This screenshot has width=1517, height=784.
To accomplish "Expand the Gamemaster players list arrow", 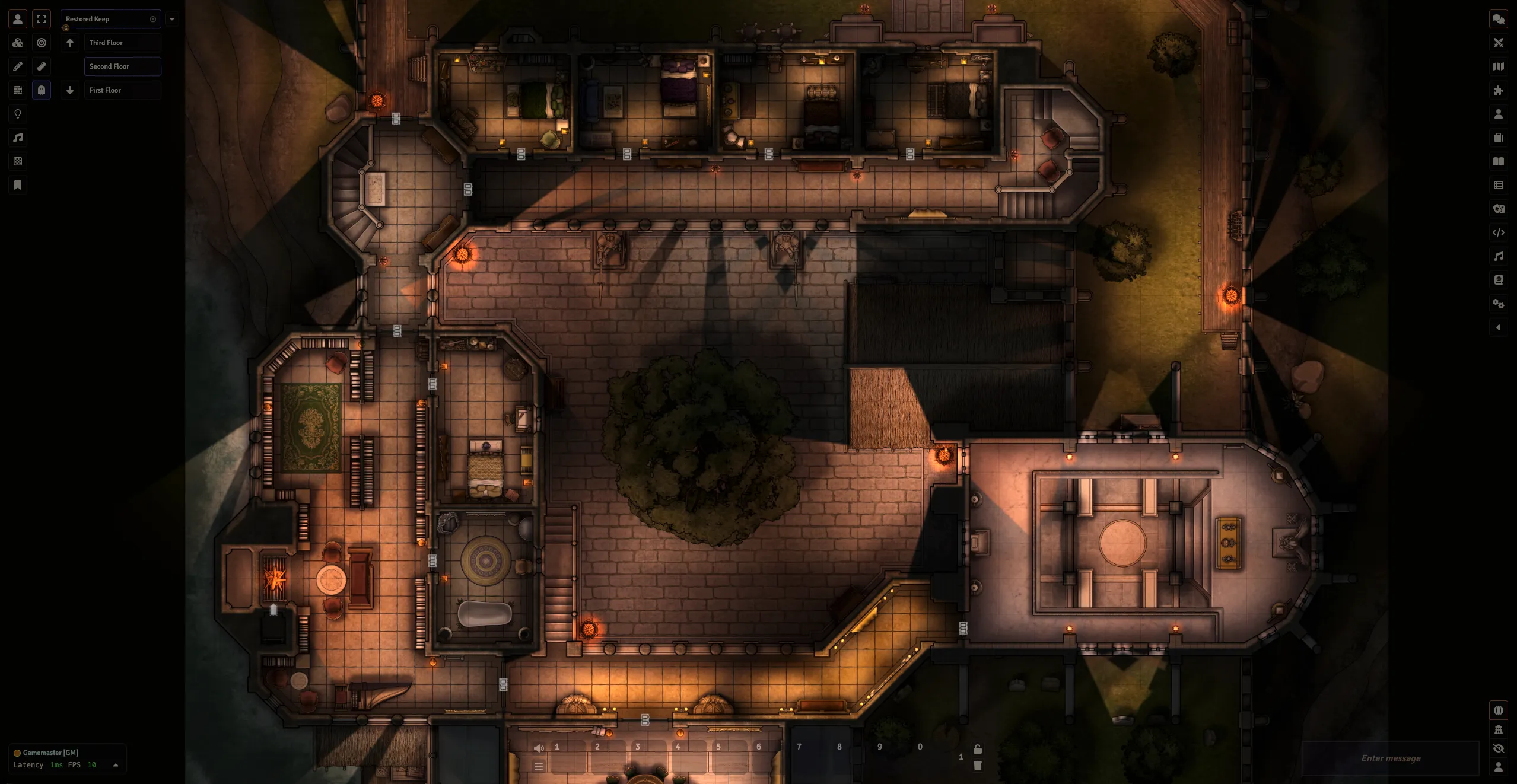I will tap(116, 765).
